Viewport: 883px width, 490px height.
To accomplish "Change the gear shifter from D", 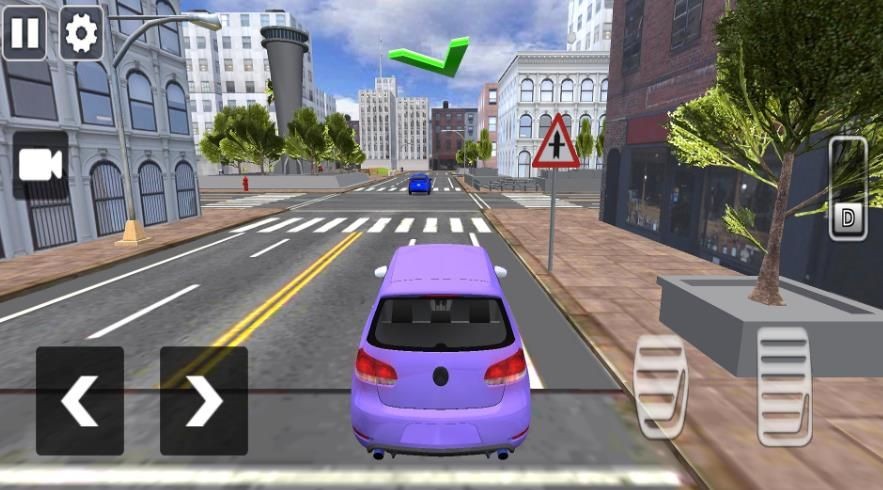I will click(848, 188).
